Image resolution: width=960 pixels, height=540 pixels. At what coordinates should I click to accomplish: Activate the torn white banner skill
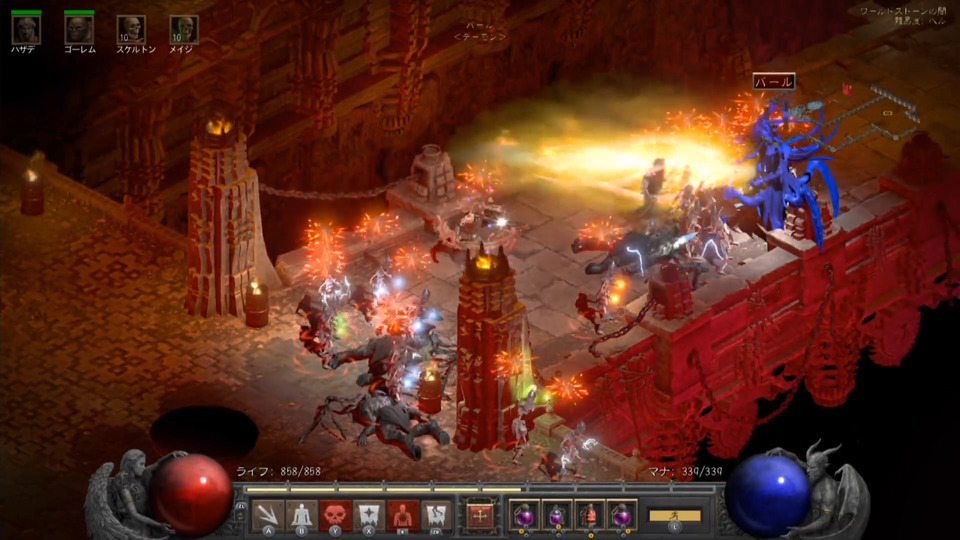pos(436,514)
